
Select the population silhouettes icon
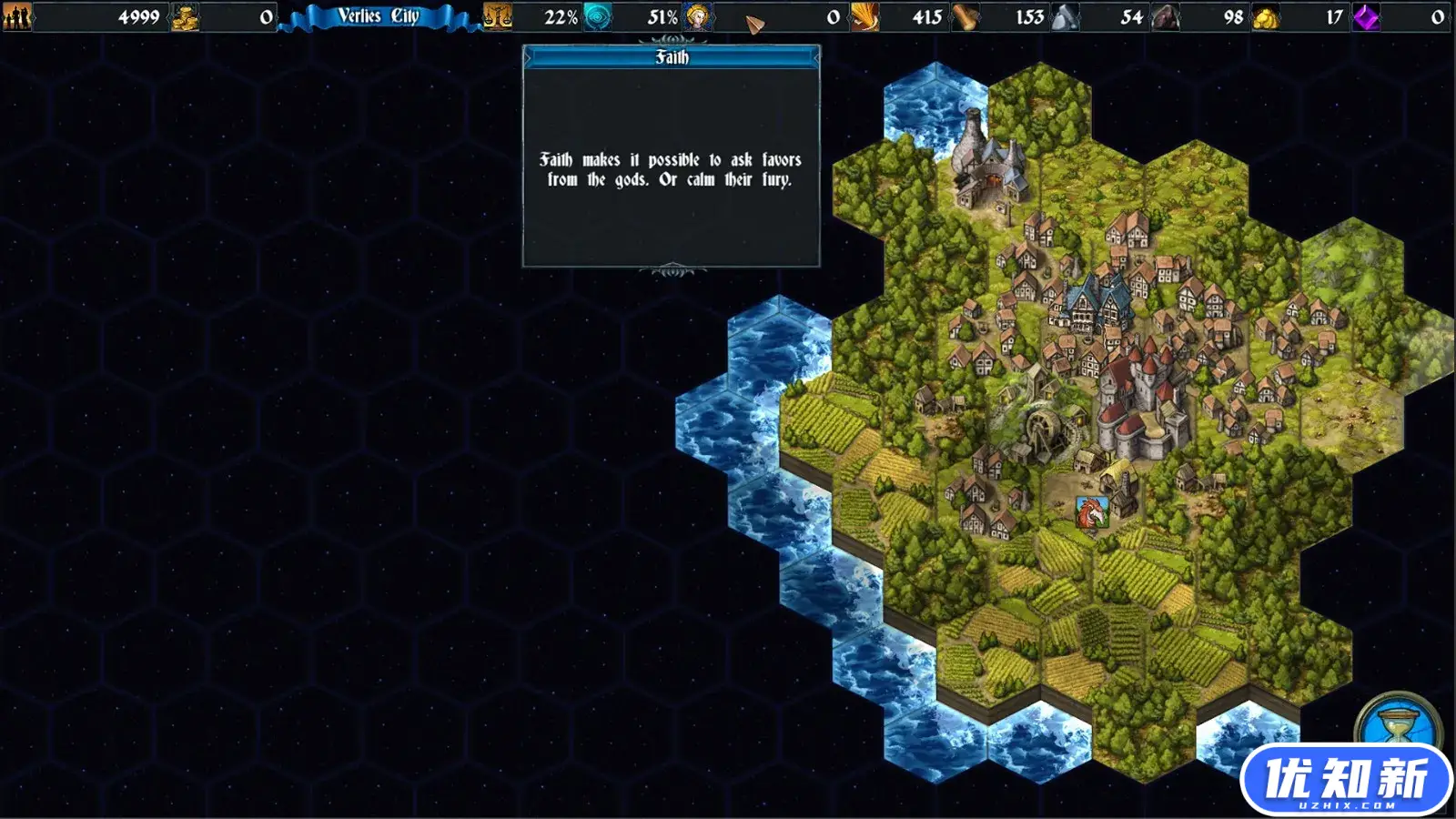pyautogui.click(x=16, y=16)
